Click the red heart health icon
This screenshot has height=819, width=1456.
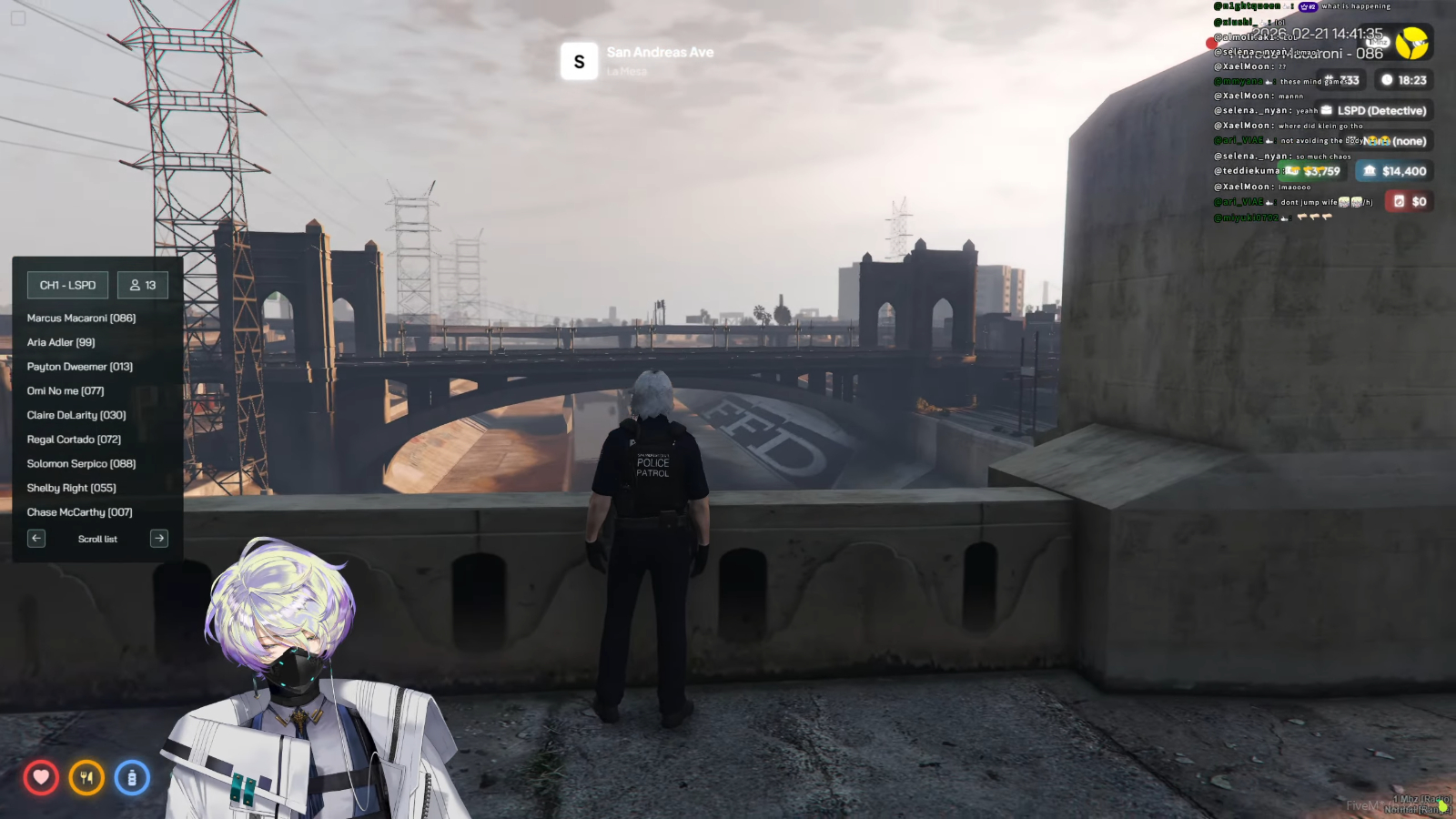click(x=41, y=778)
